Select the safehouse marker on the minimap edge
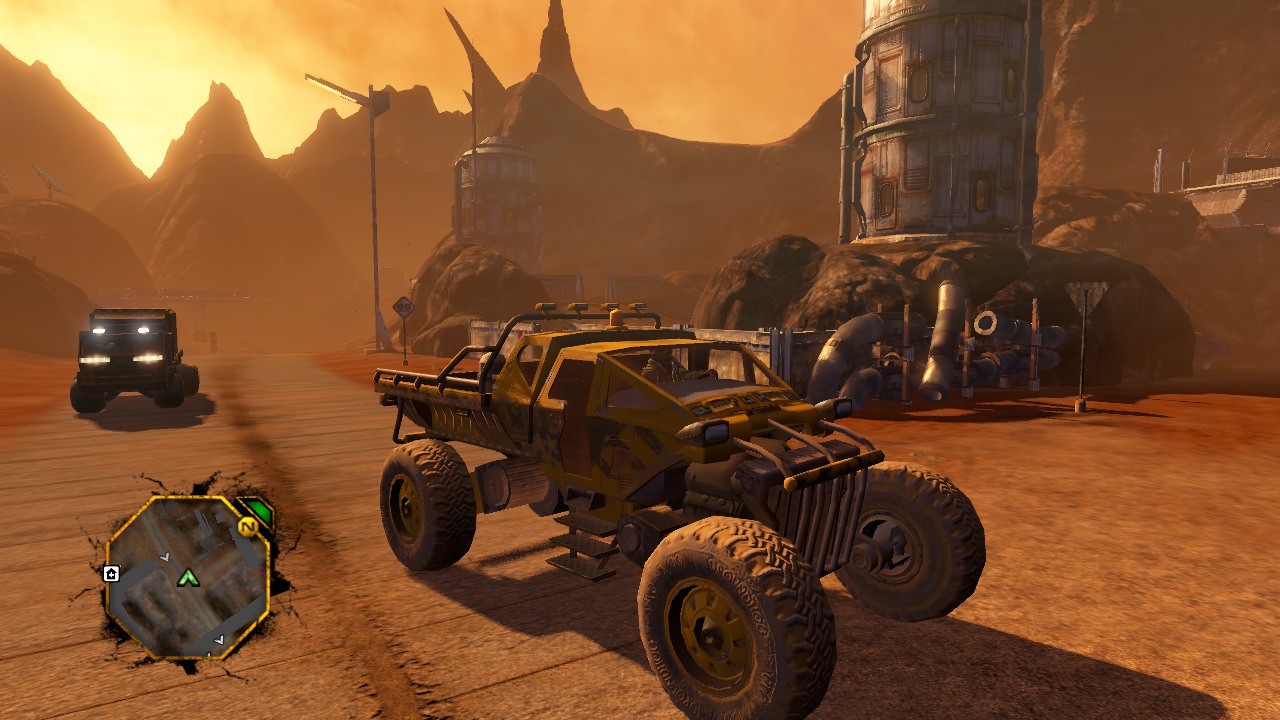Image resolution: width=1280 pixels, height=720 pixels. [x=111, y=573]
